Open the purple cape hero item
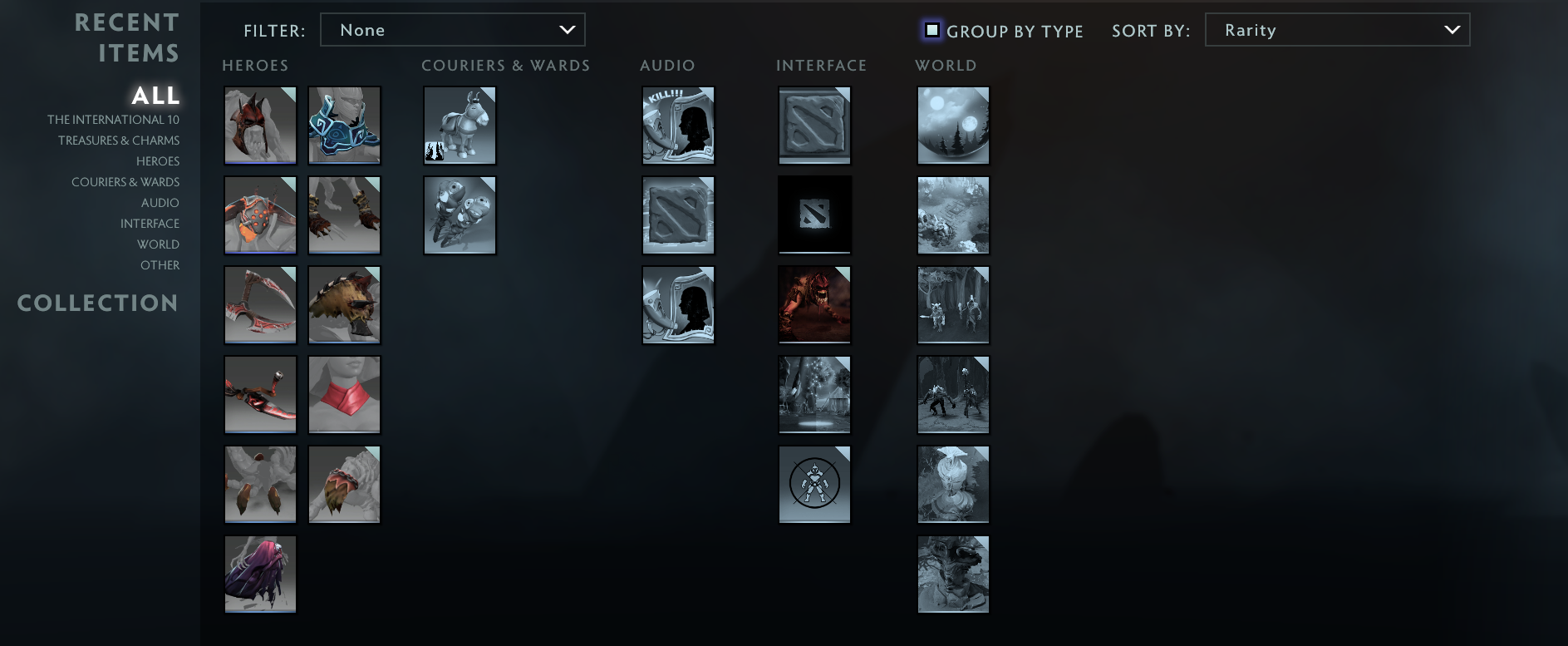 point(260,574)
